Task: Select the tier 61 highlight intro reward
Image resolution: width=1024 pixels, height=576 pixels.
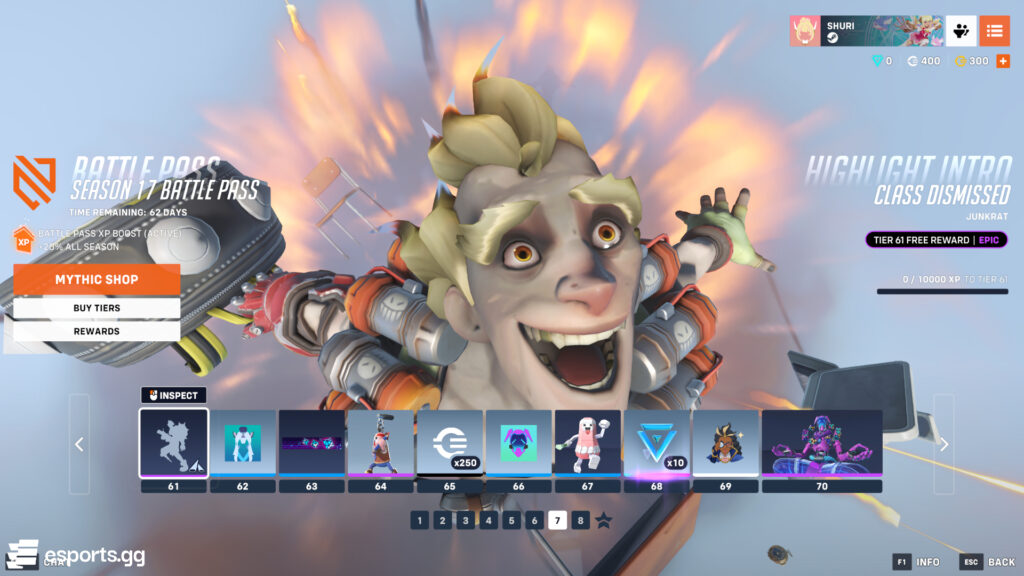Action: 174,443
